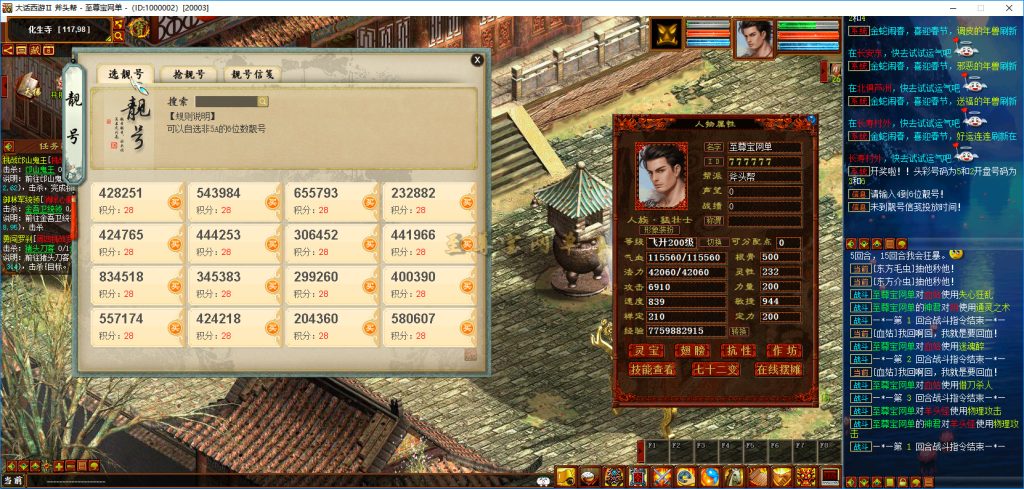Open the 七十二变 transformation menu

[715, 368]
